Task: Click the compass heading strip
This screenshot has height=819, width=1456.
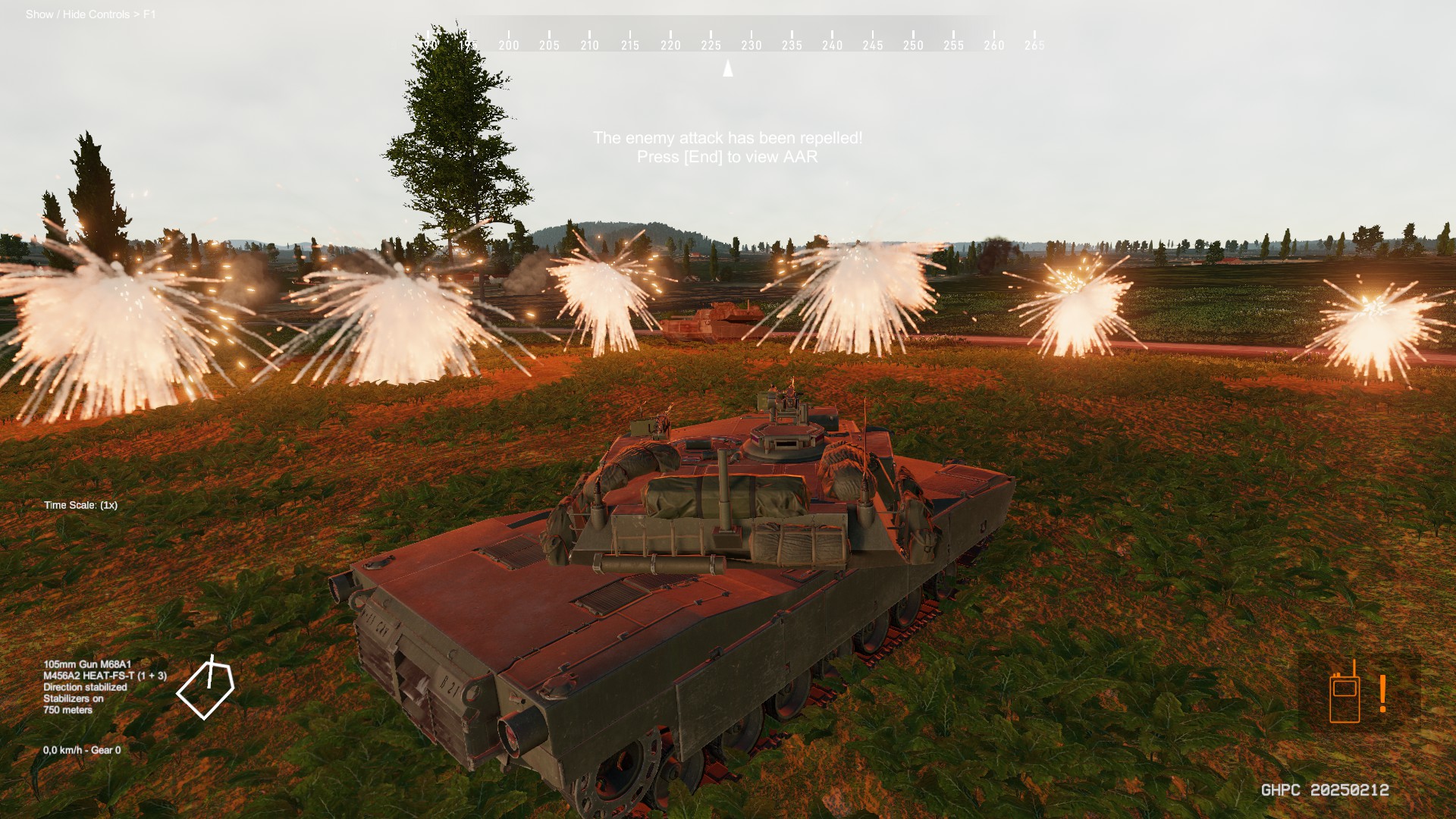Action: pos(728,41)
